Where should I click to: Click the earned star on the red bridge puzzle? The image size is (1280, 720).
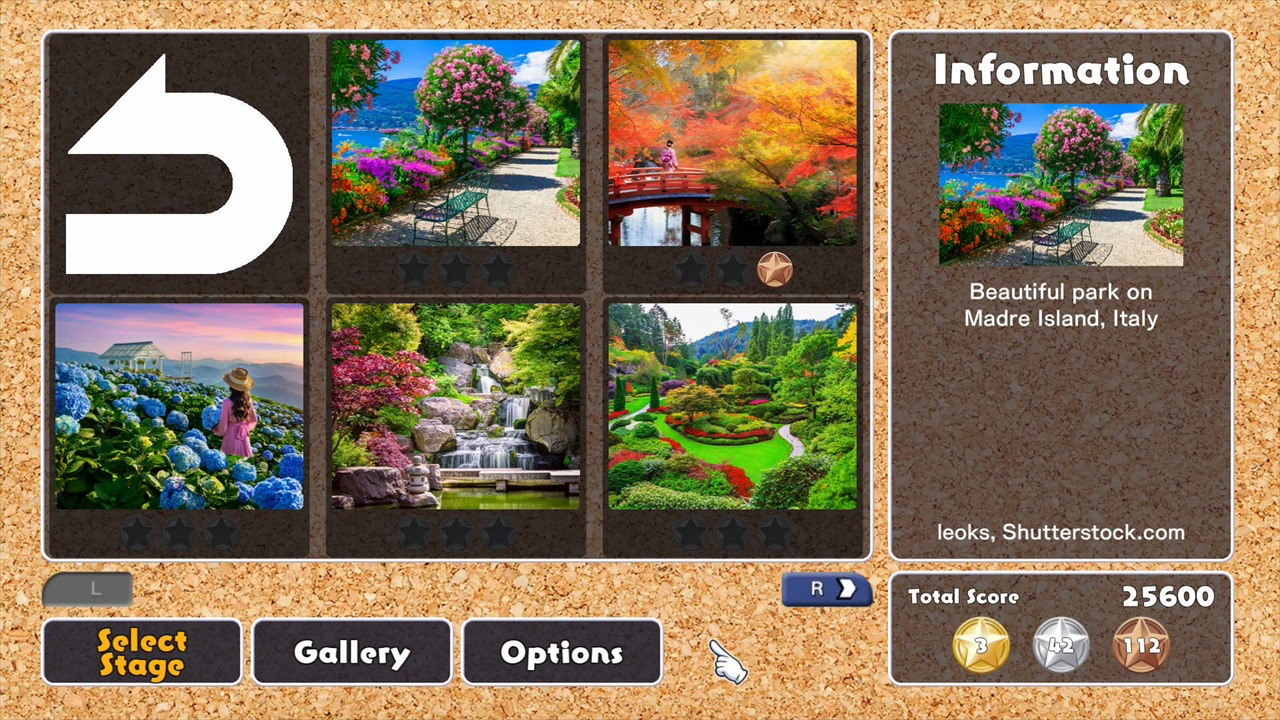tap(776, 268)
